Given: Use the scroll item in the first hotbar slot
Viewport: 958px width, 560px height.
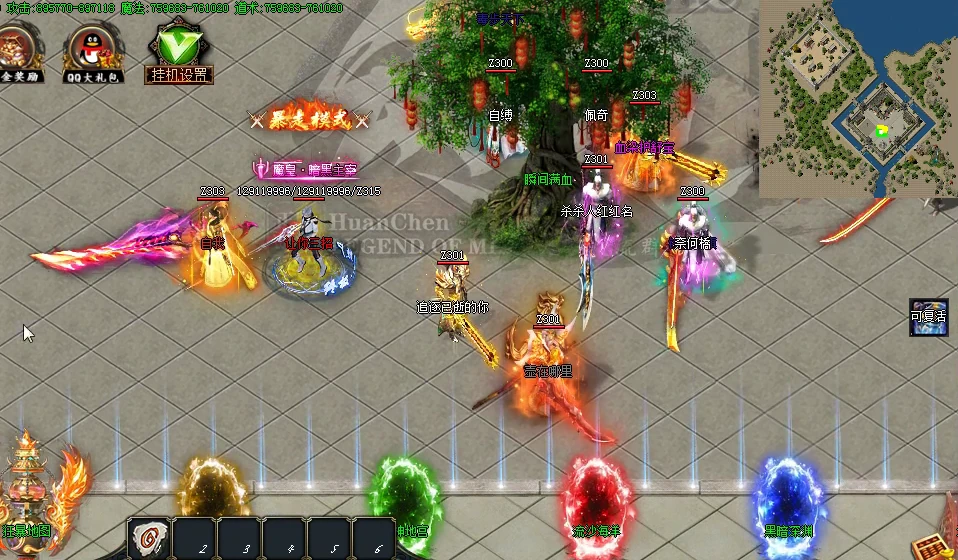Looking at the screenshot, I should pyautogui.click(x=149, y=538).
